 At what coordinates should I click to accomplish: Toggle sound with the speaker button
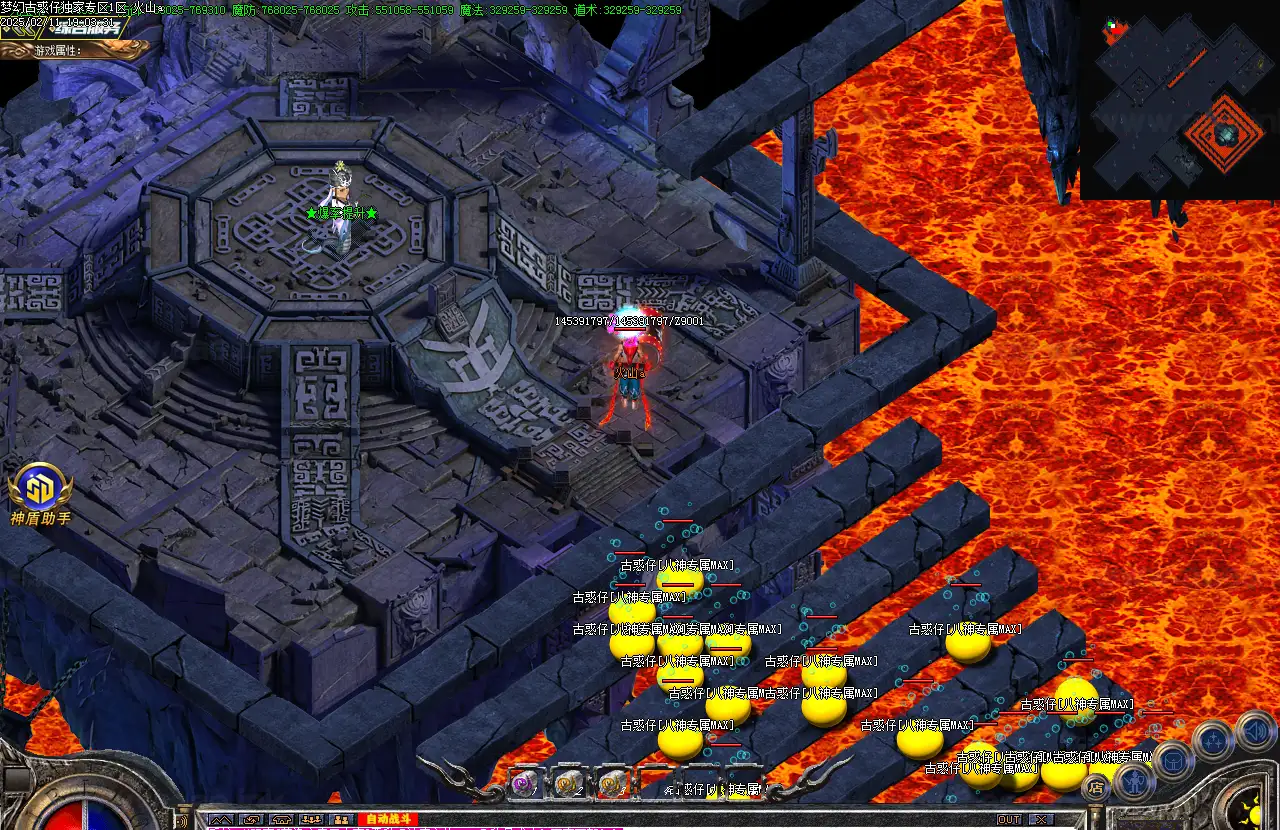1254,730
